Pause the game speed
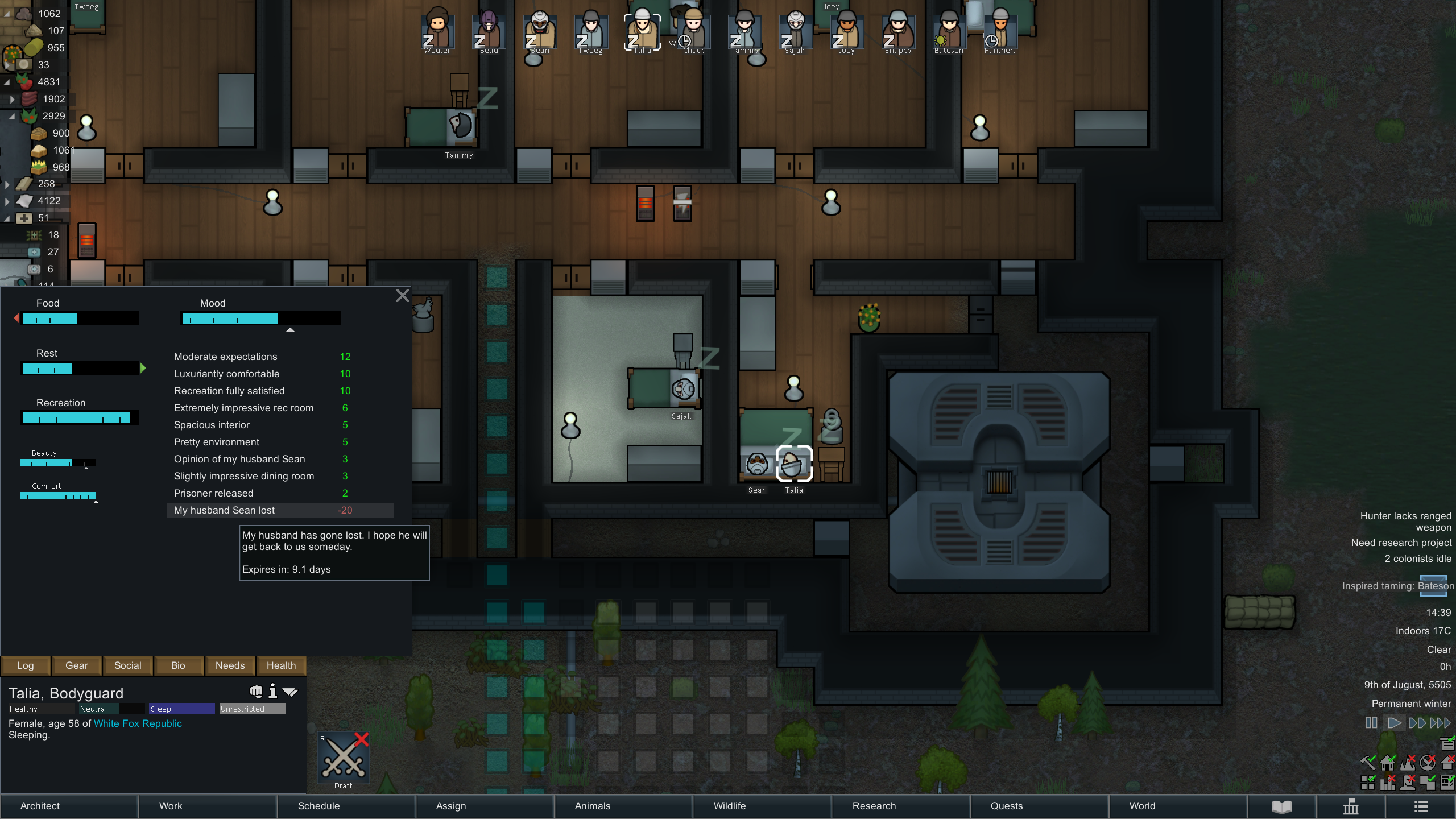The image size is (1456, 819). (x=1371, y=723)
